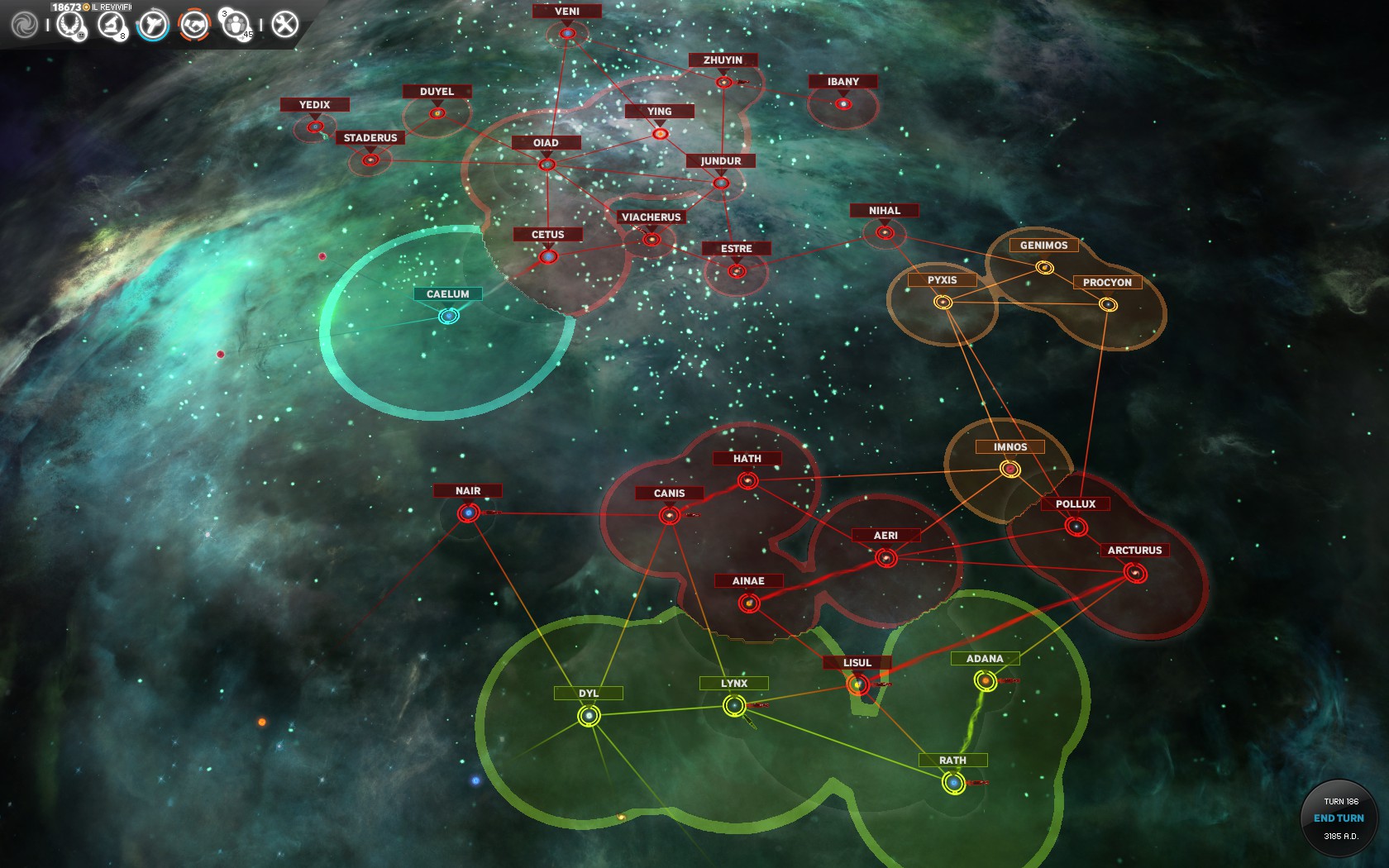
Task: Open the diplomacy handshake screen
Action: point(194,25)
